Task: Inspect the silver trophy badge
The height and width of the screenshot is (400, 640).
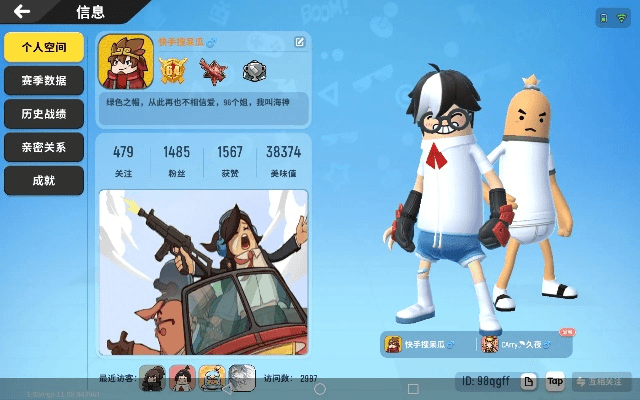Action: (x=253, y=71)
